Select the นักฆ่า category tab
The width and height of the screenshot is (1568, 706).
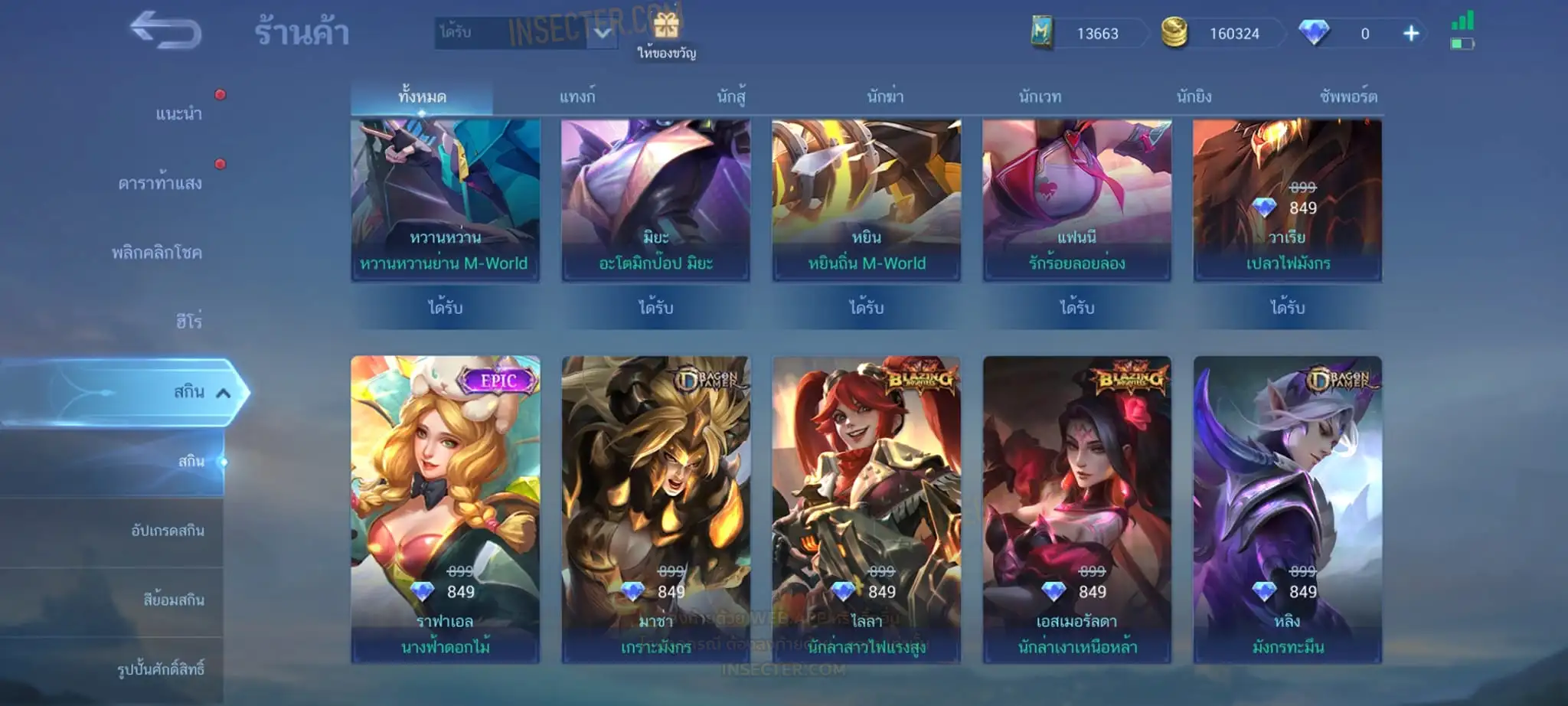click(885, 97)
